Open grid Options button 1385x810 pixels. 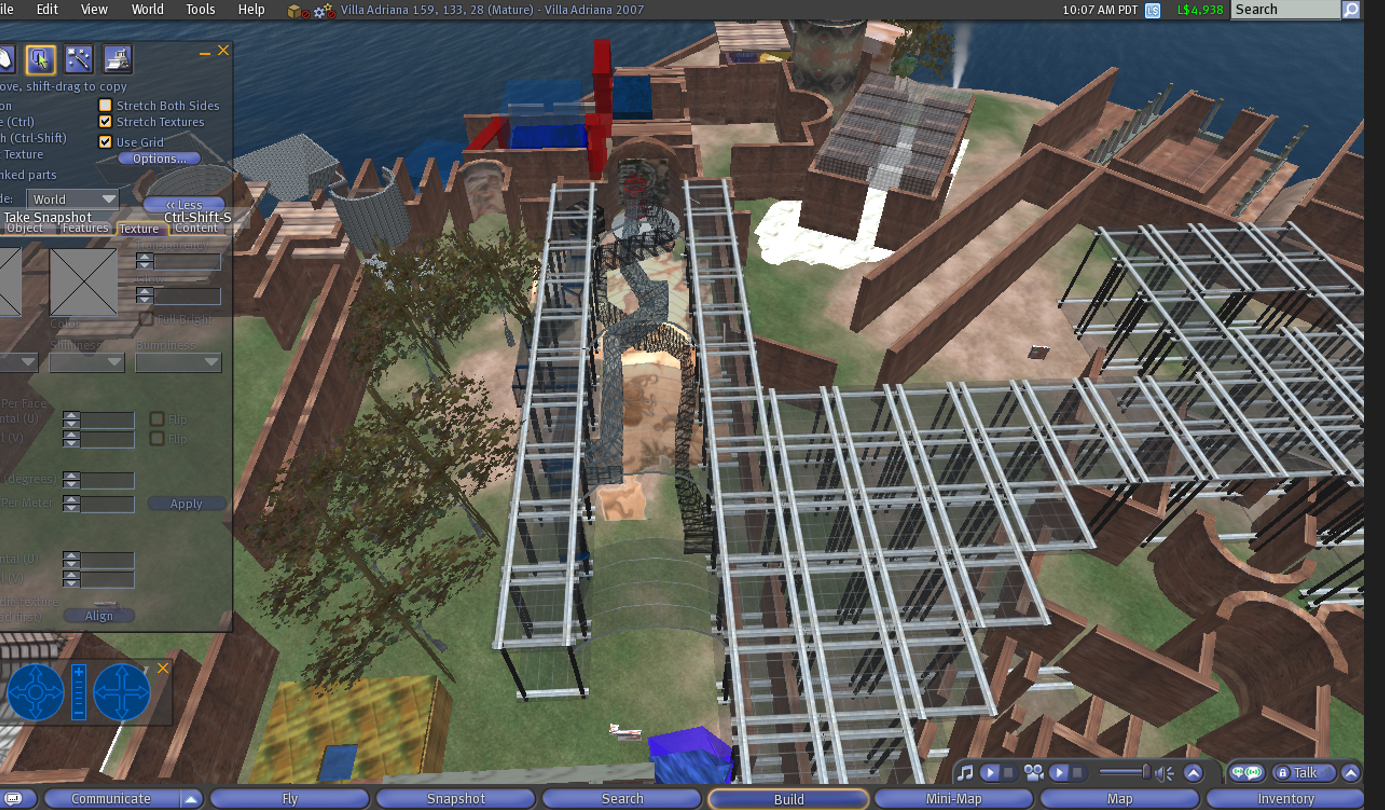(x=159, y=158)
